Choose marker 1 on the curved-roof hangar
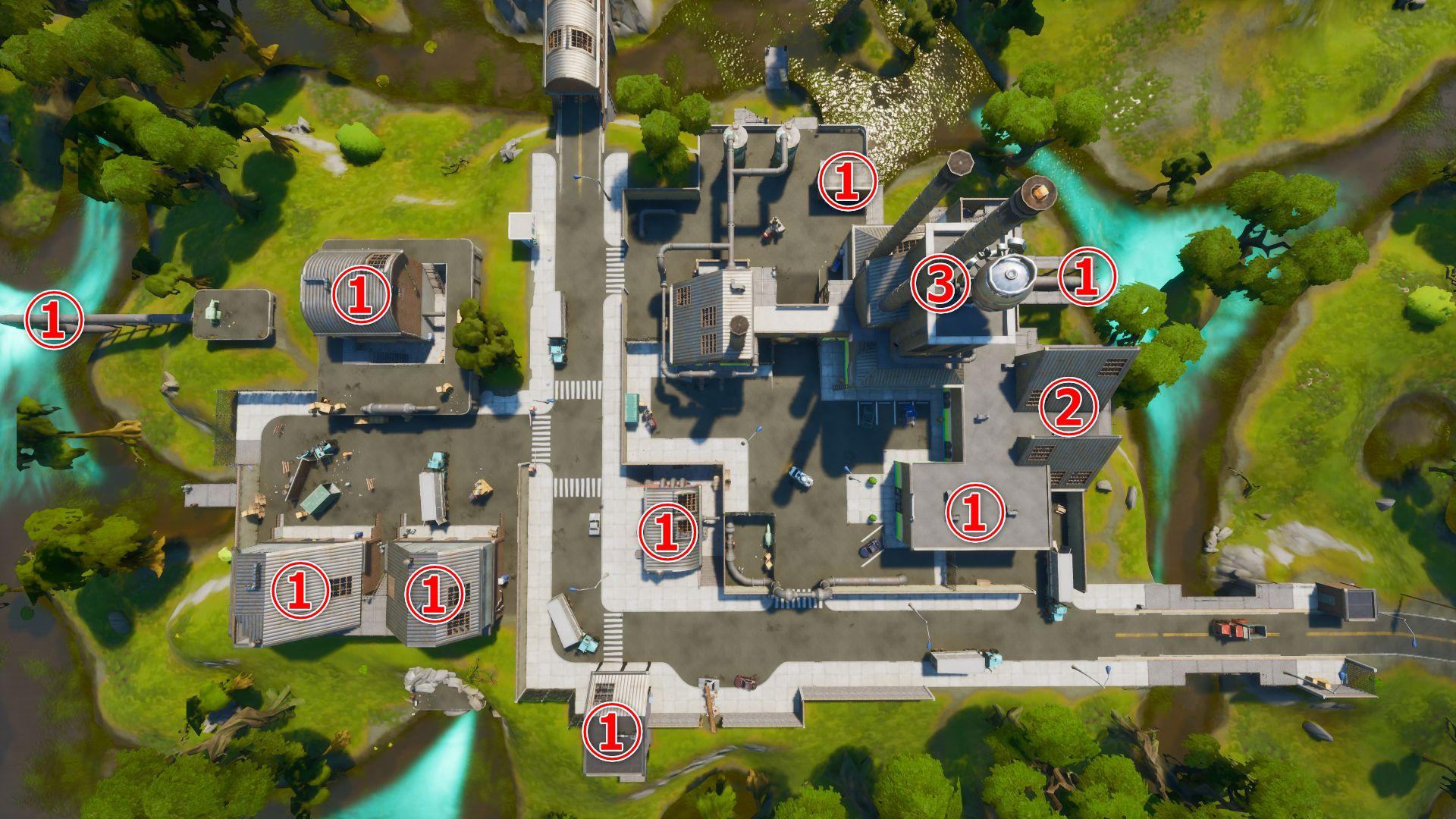The width and height of the screenshot is (1456, 819). 359,295
